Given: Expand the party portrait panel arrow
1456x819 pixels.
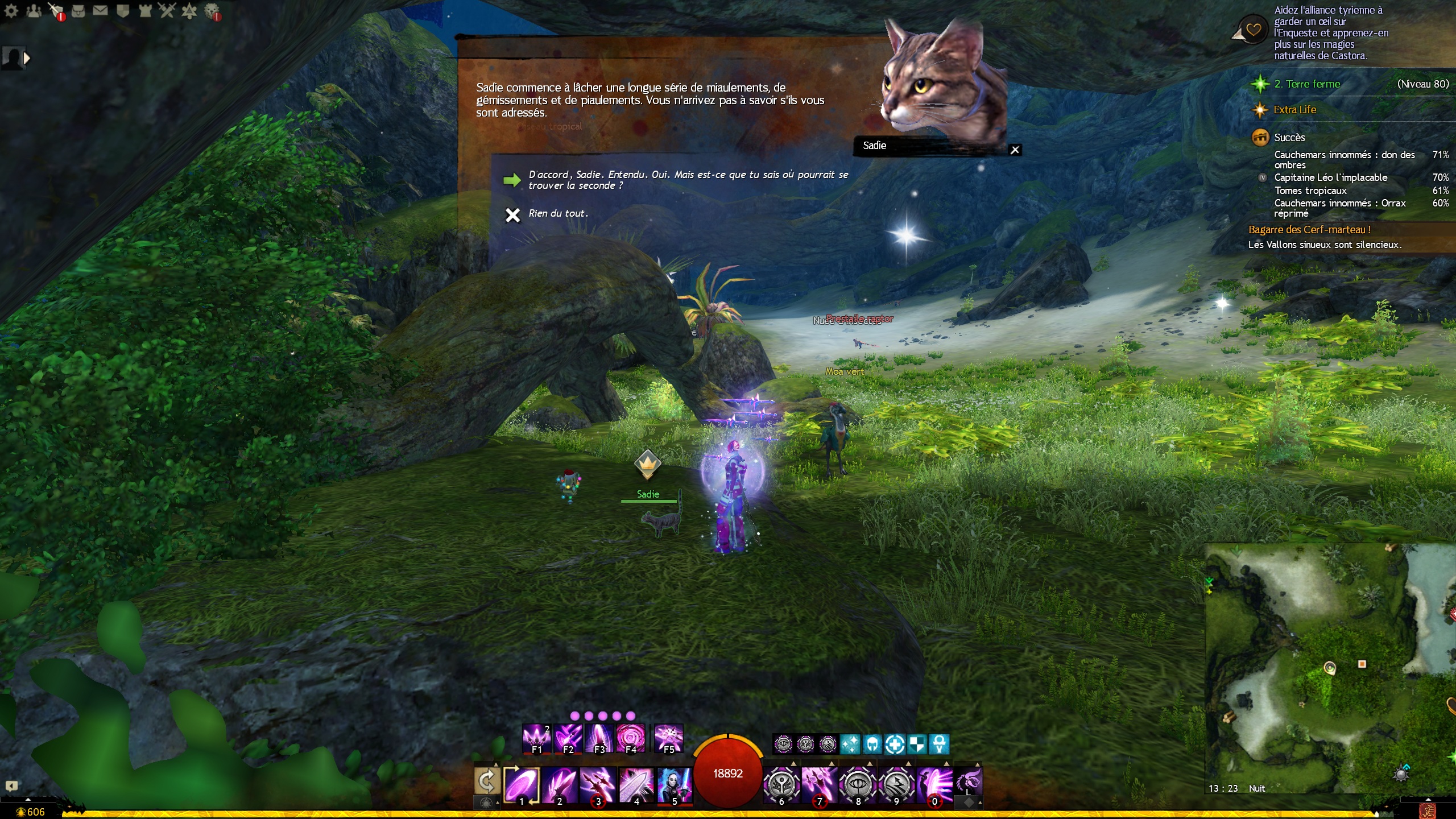Looking at the screenshot, I should (x=26, y=57).
